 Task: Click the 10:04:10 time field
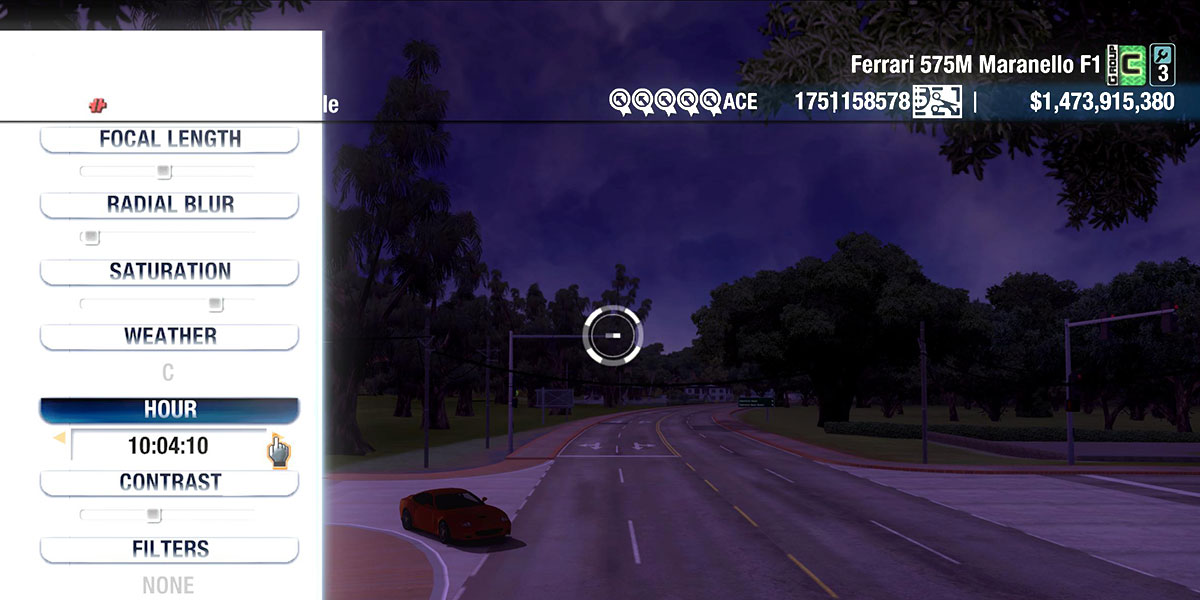click(x=168, y=446)
